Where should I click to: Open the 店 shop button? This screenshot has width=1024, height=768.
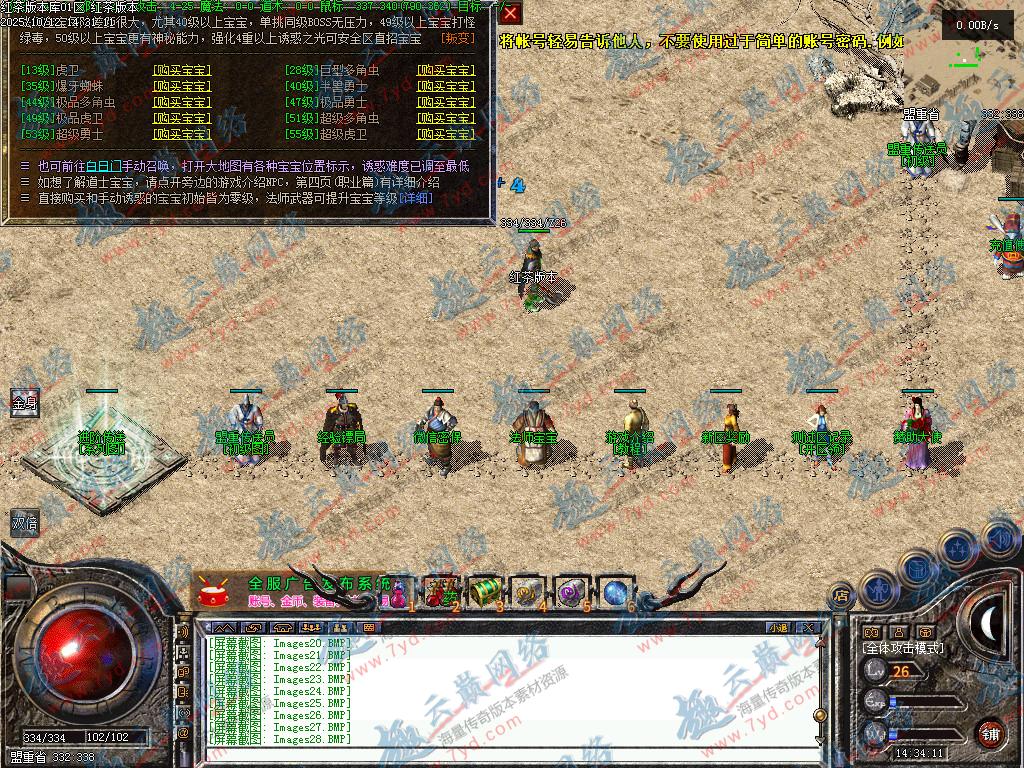[x=840, y=596]
